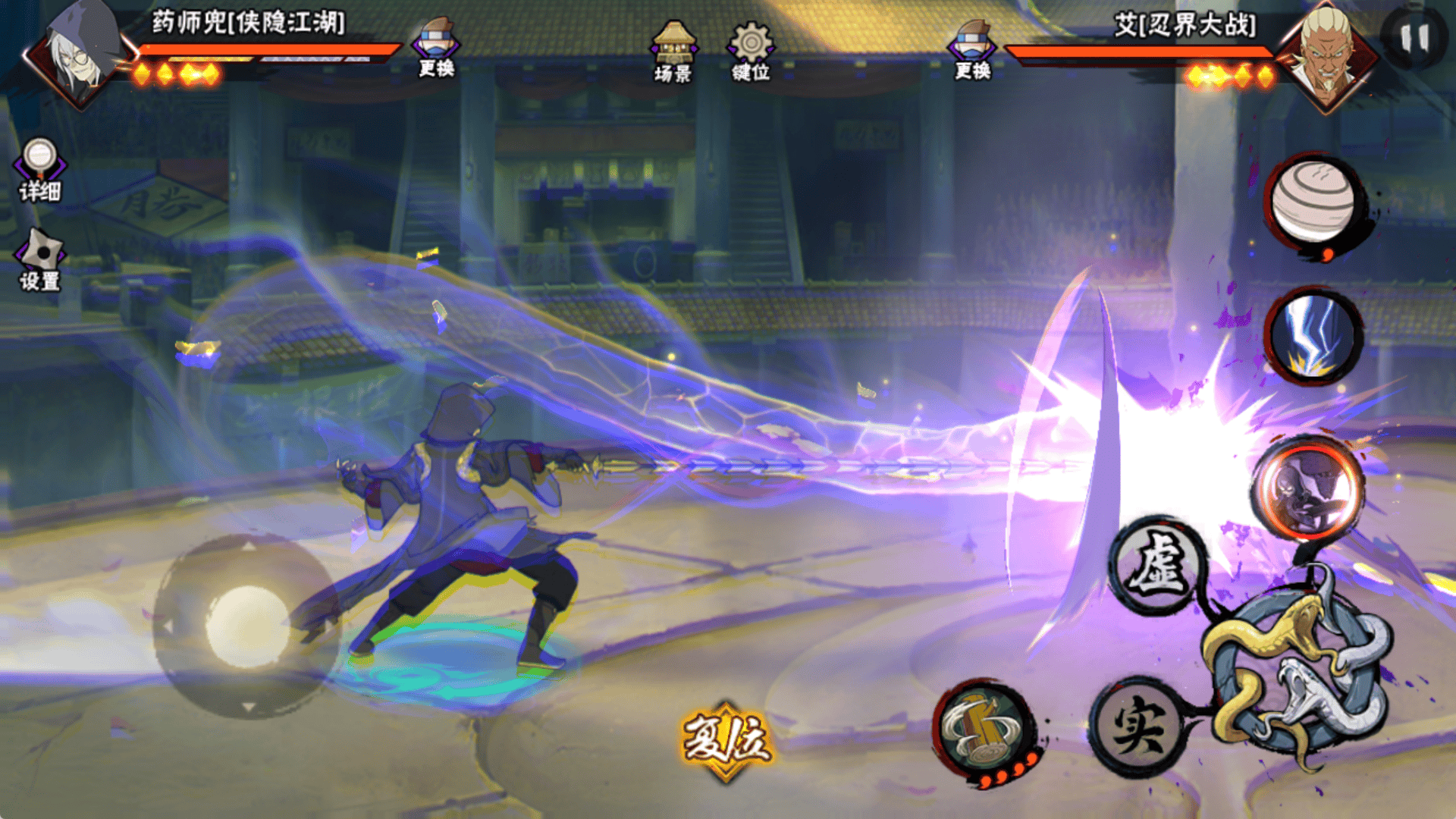Swap the opponent ninja via 更换

pos(972,49)
